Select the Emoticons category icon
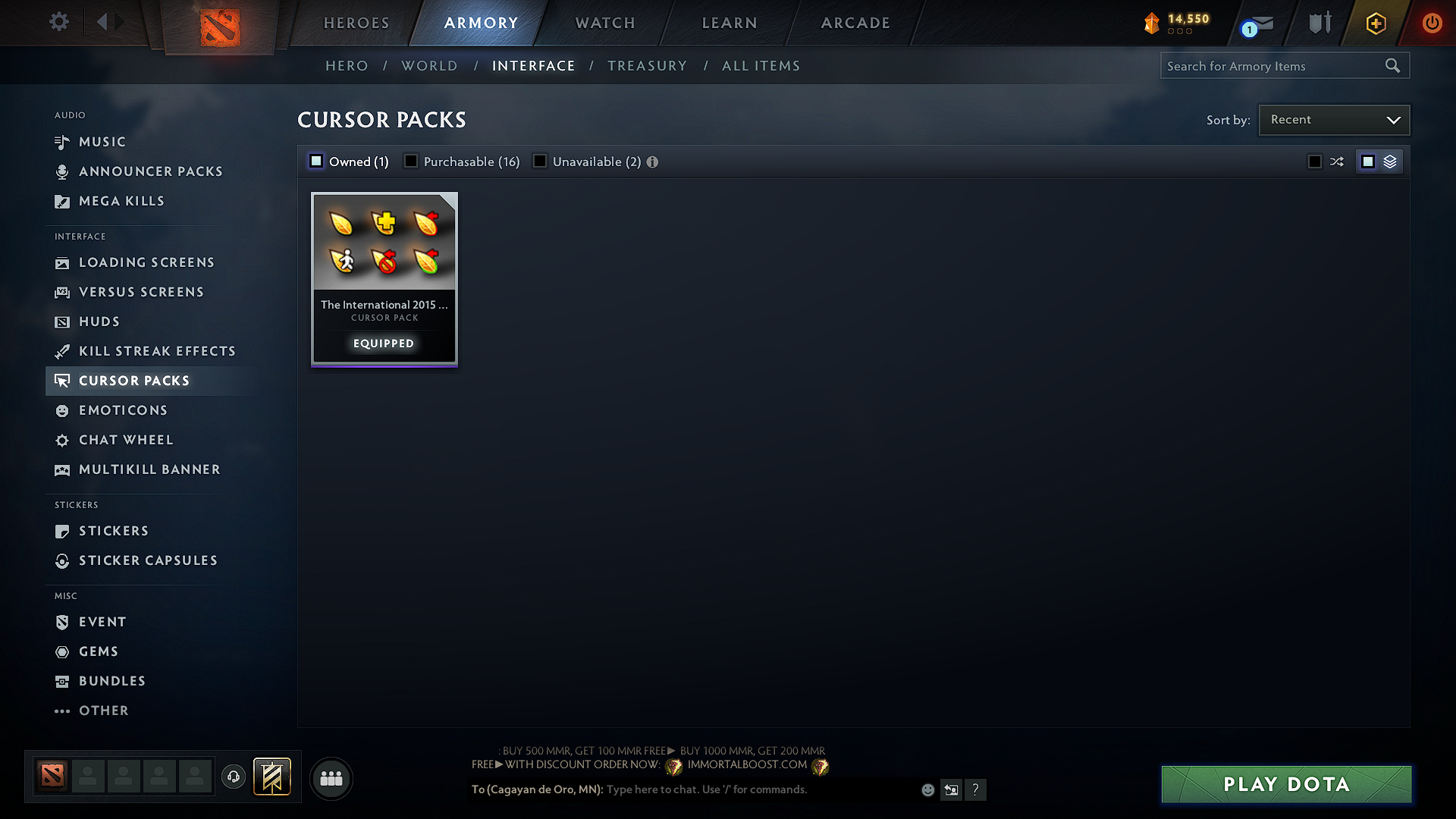1456x819 pixels. (x=61, y=410)
